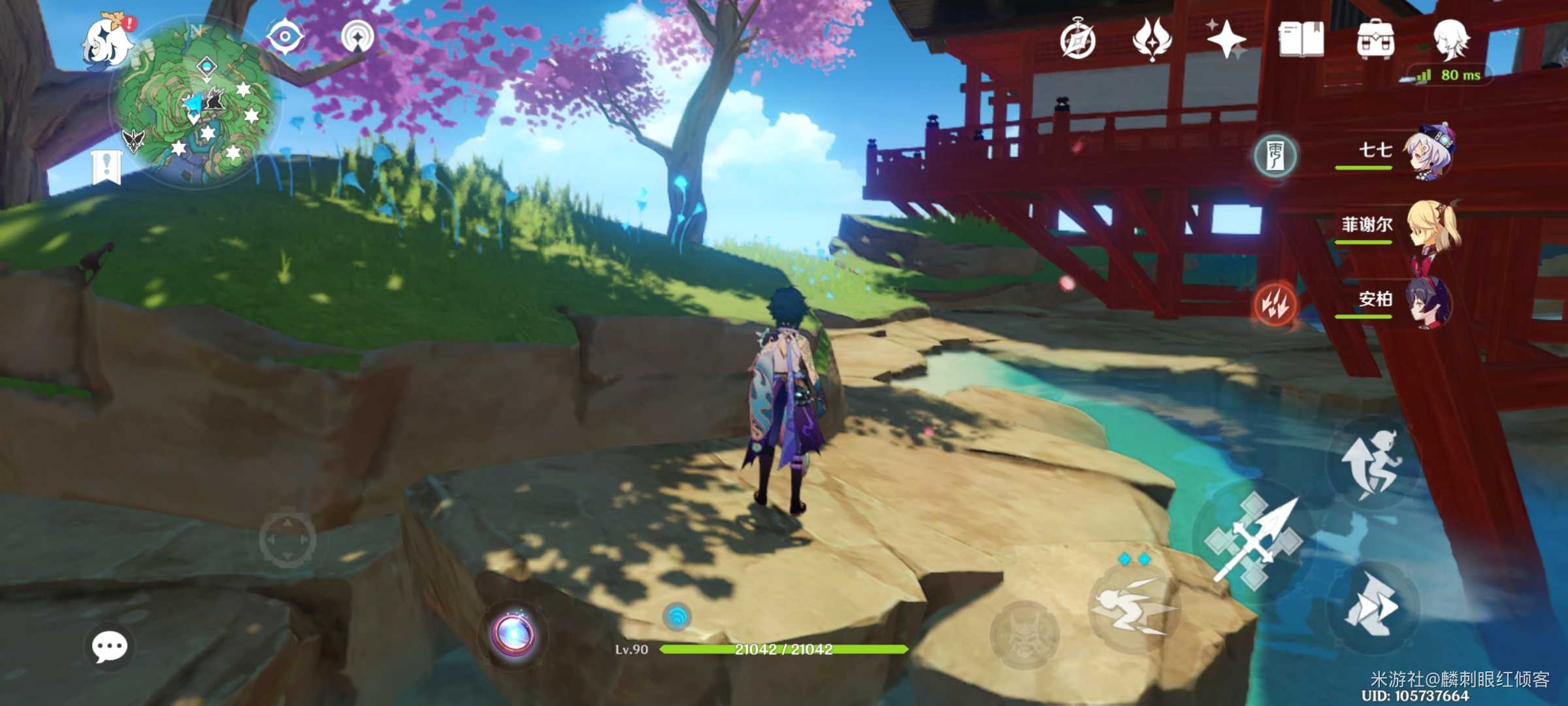Activate the mask elemental burst button
The height and width of the screenshot is (706, 1568).
point(1024,634)
